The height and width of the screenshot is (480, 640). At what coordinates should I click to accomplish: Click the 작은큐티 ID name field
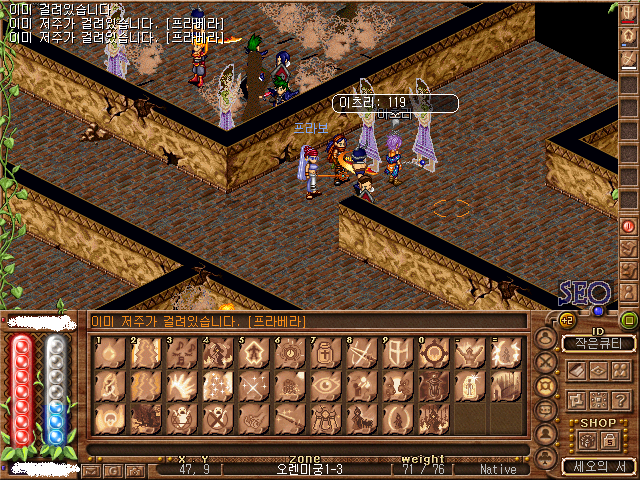[x=598, y=343]
